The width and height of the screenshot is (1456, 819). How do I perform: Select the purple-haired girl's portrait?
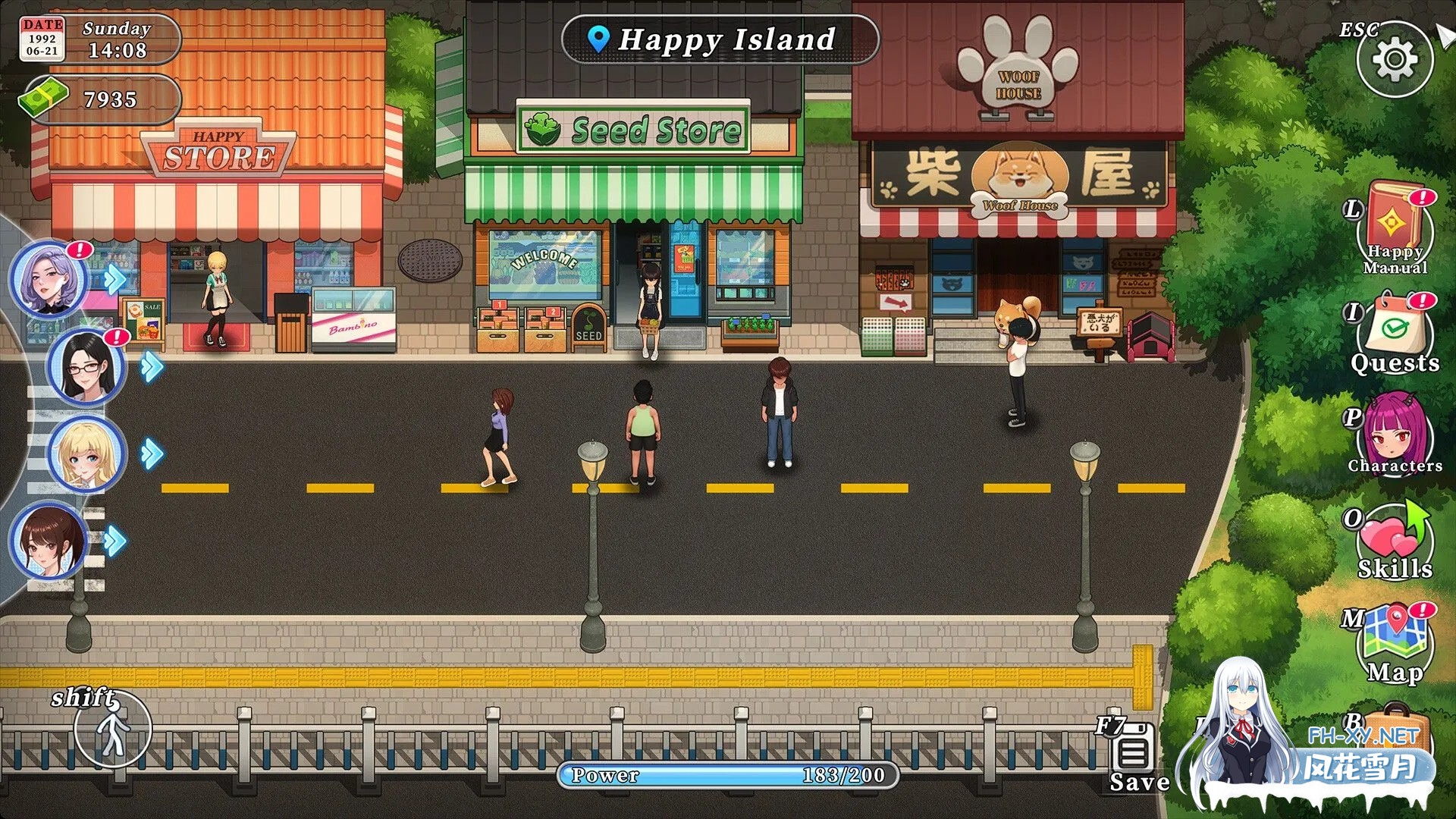tap(47, 279)
